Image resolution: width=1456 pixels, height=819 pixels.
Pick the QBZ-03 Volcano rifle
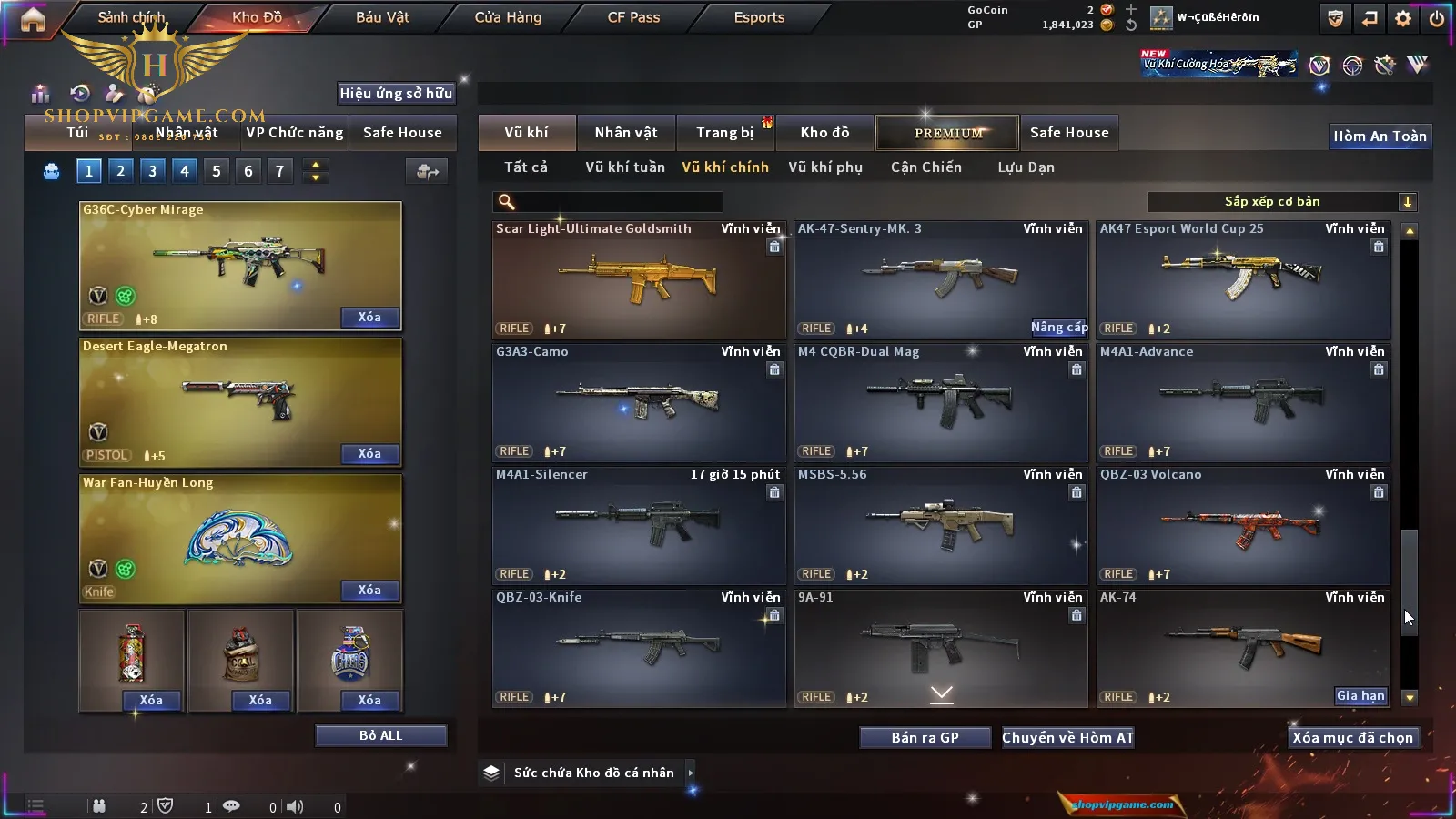[1242, 524]
